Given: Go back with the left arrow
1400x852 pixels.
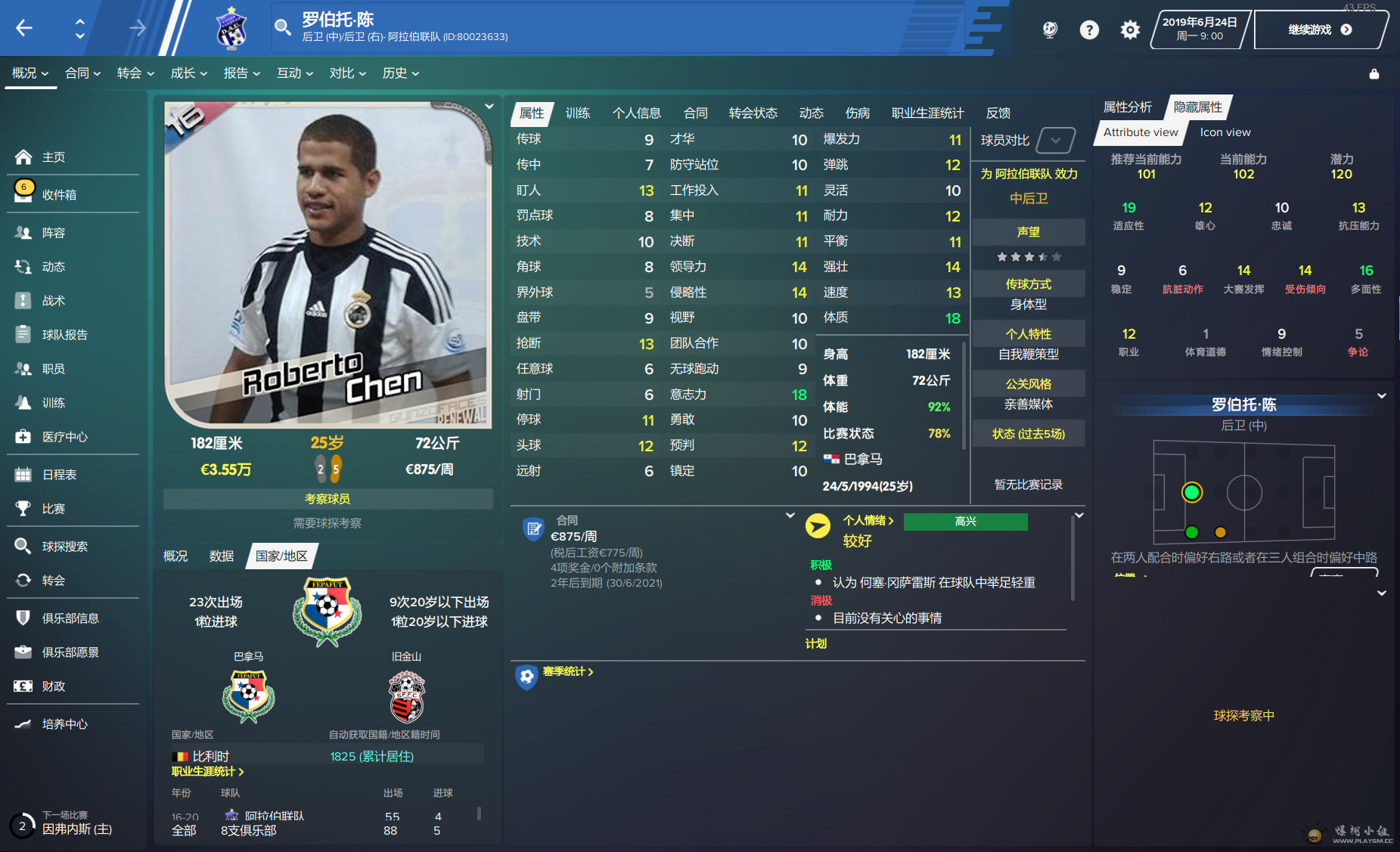Looking at the screenshot, I should pyautogui.click(x=25, y=29).
